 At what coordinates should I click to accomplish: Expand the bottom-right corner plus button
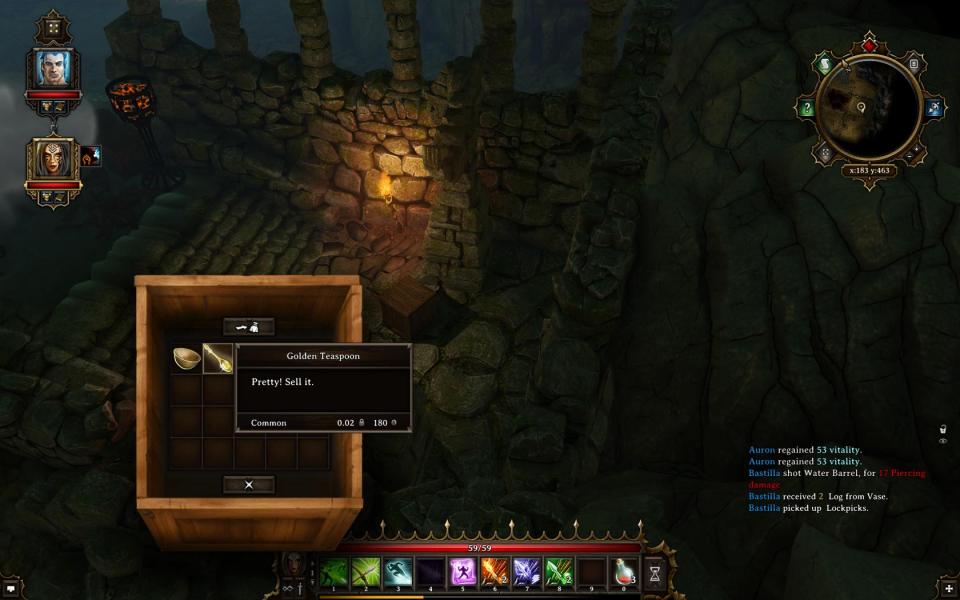click(x=948, y=588)
